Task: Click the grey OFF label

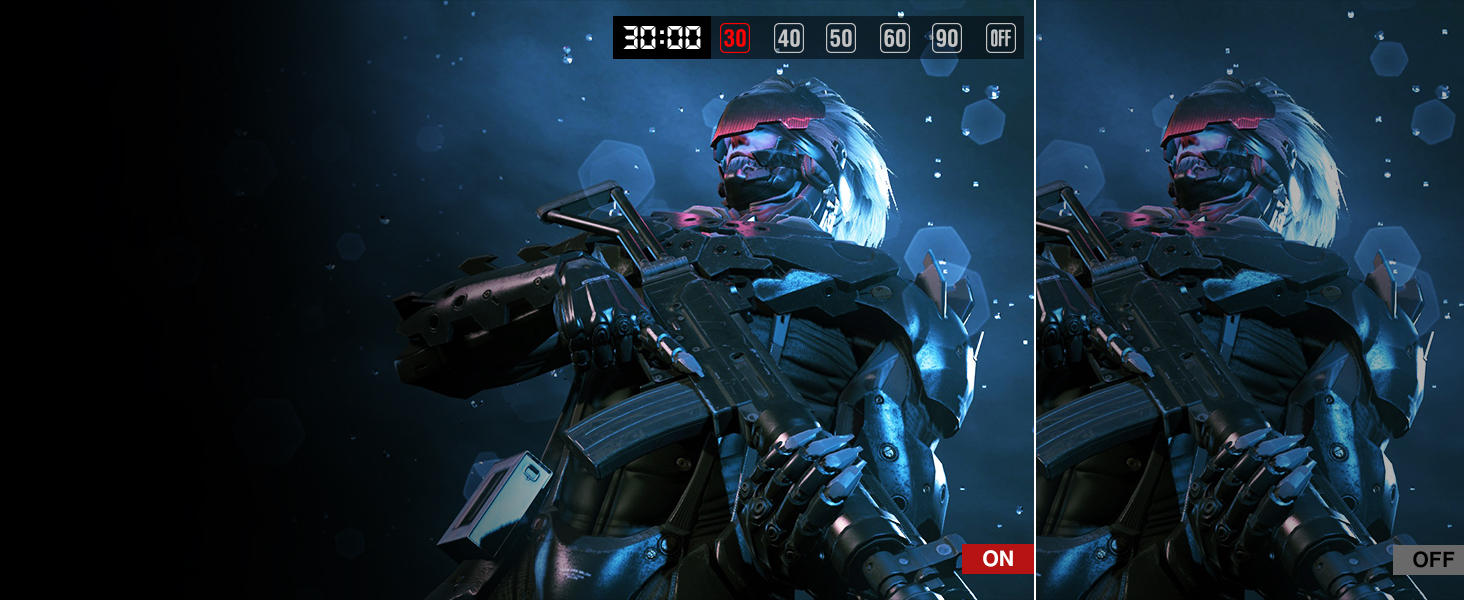Action: click(1428, 560)
